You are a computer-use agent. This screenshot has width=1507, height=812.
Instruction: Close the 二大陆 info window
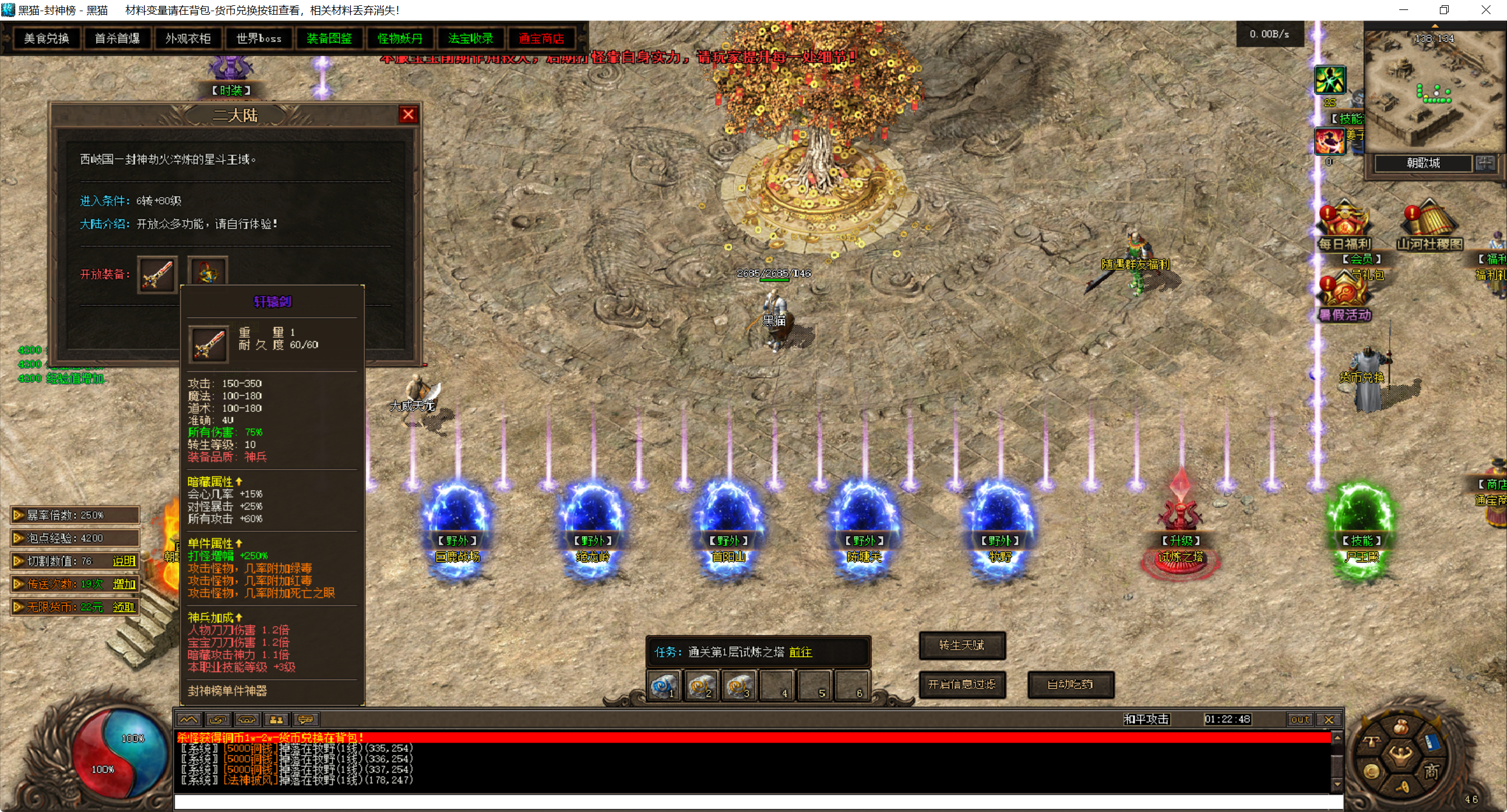point(408,114)
